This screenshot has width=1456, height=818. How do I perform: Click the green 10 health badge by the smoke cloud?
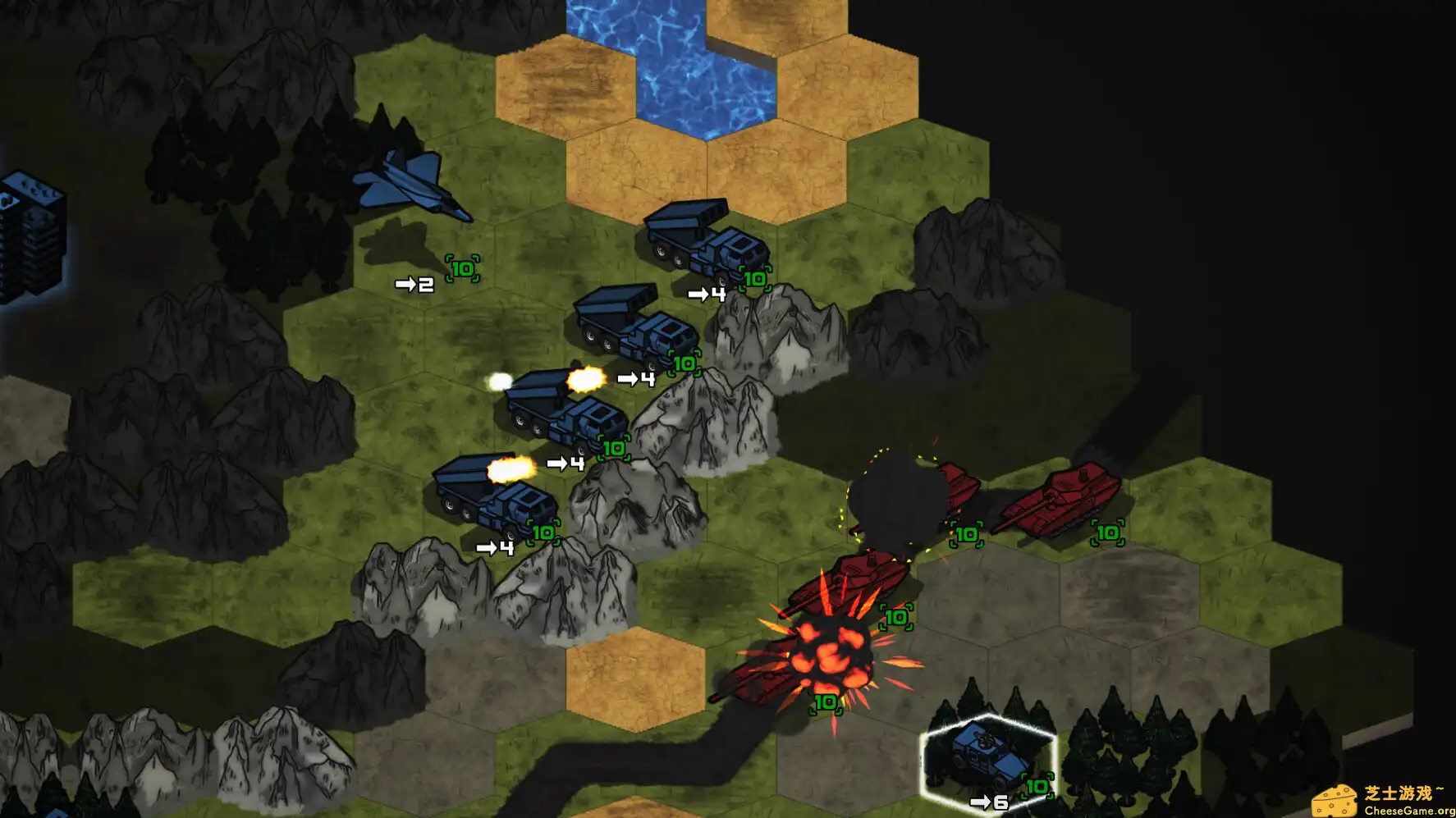click(965, 537)
